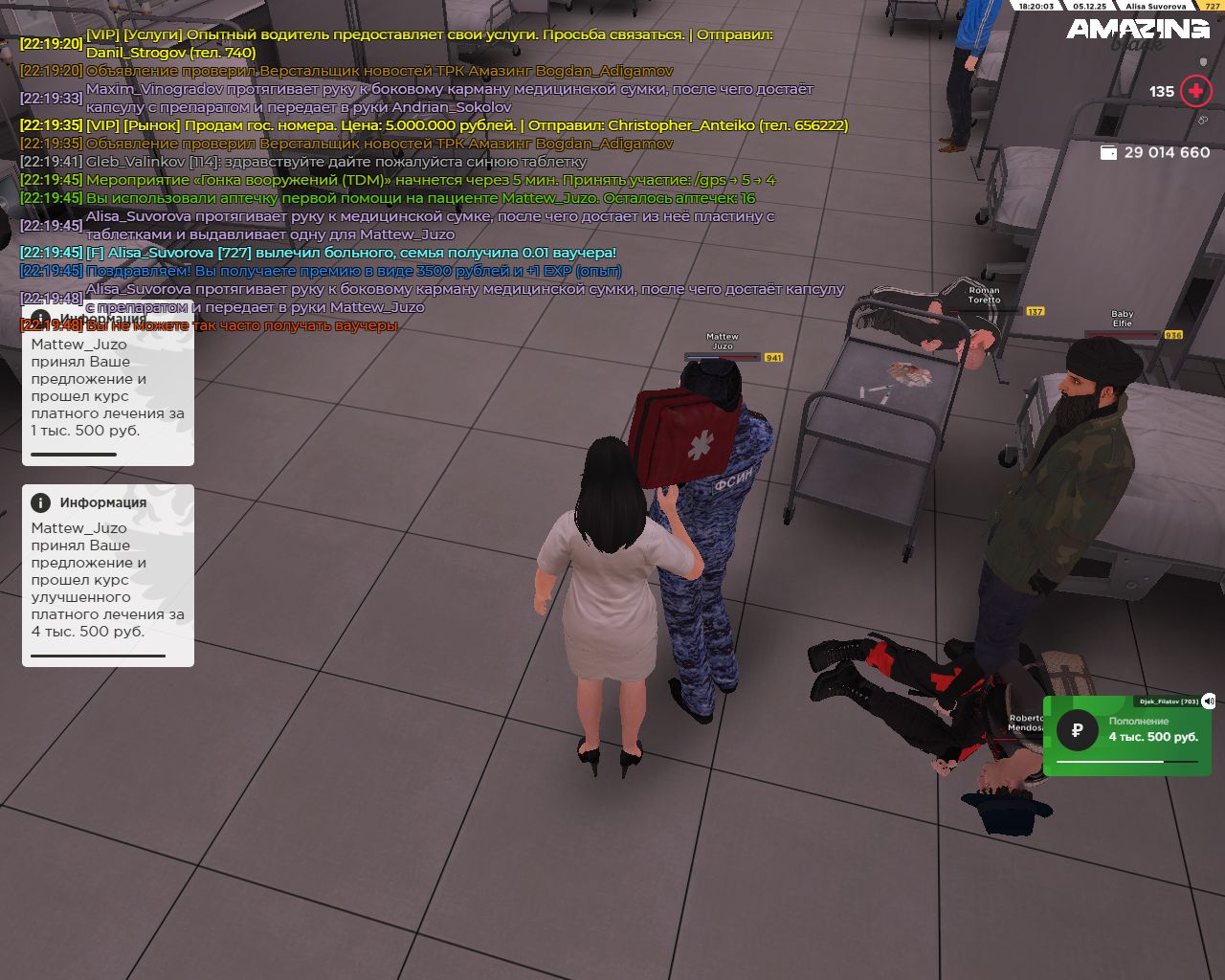Image resolution: width=1225 pixels, height=980 pixels.
Task: Click the AMAZING server logo
Action: pos(1138,30)
